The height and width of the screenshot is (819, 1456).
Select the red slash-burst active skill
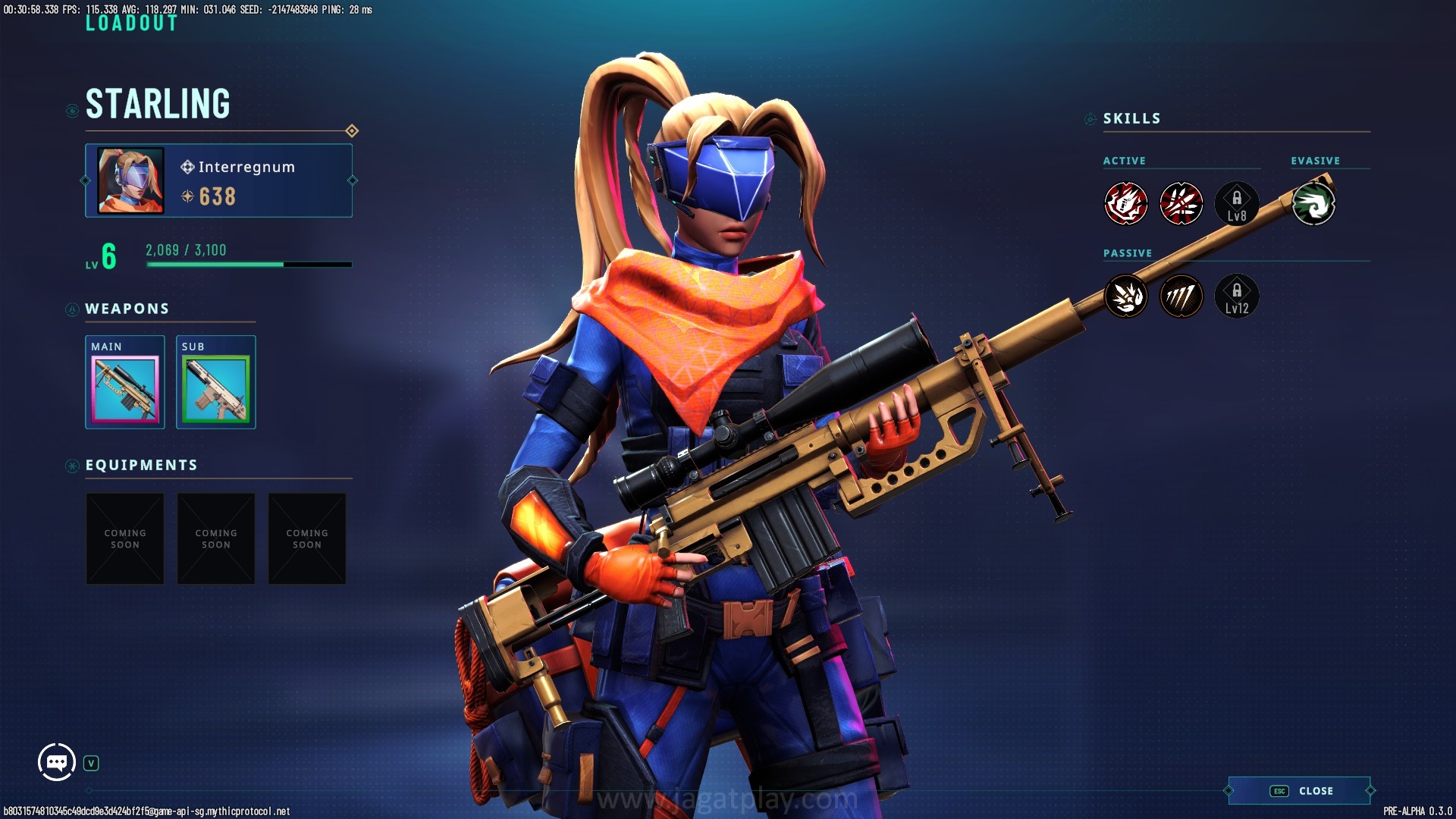pos(1181,204)
